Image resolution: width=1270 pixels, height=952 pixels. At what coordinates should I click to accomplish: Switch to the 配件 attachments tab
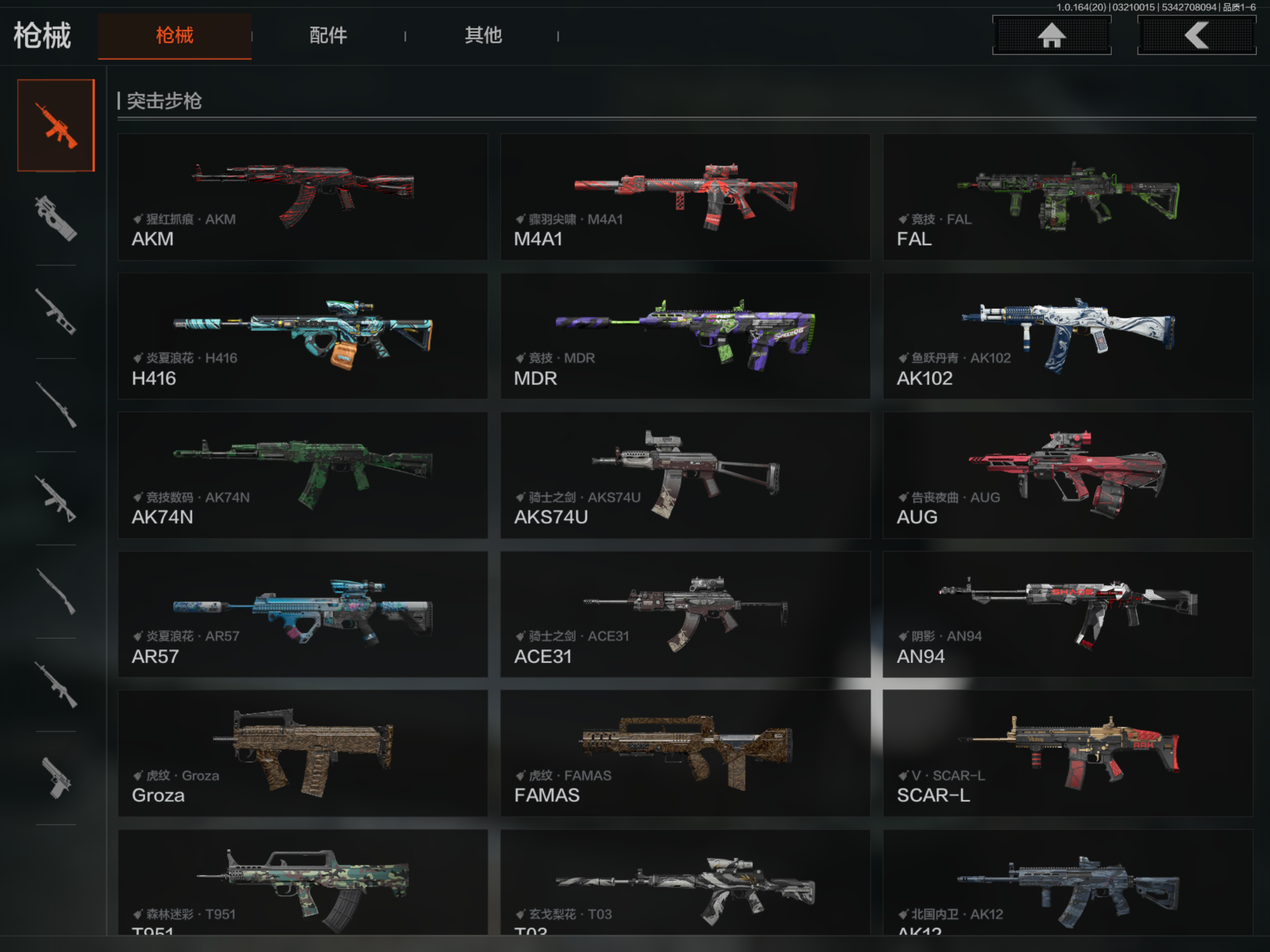pyautogui.click(x=328, y=35)
